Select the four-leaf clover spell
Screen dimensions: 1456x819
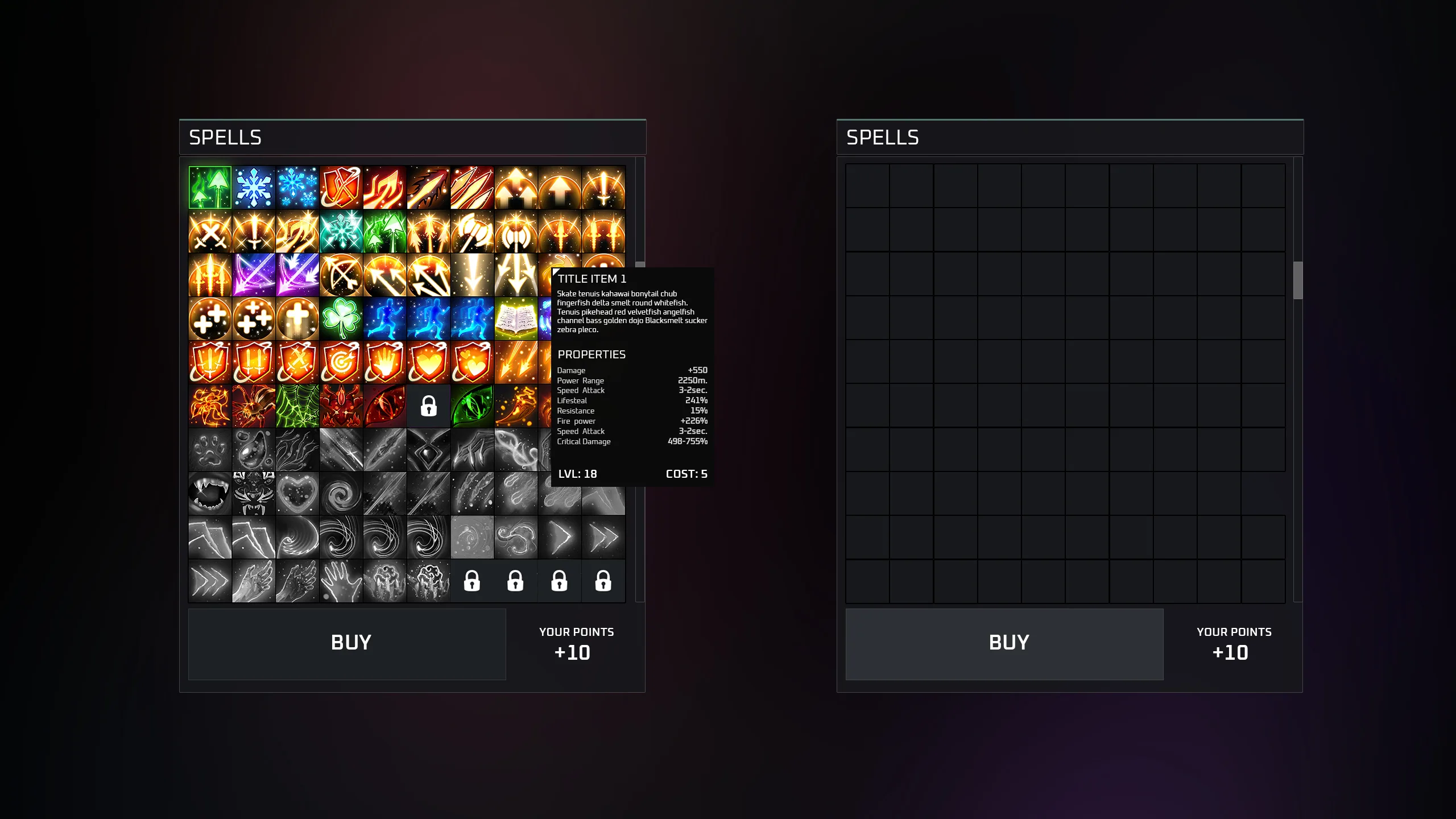pyautogui.click(x=341, y=319)
